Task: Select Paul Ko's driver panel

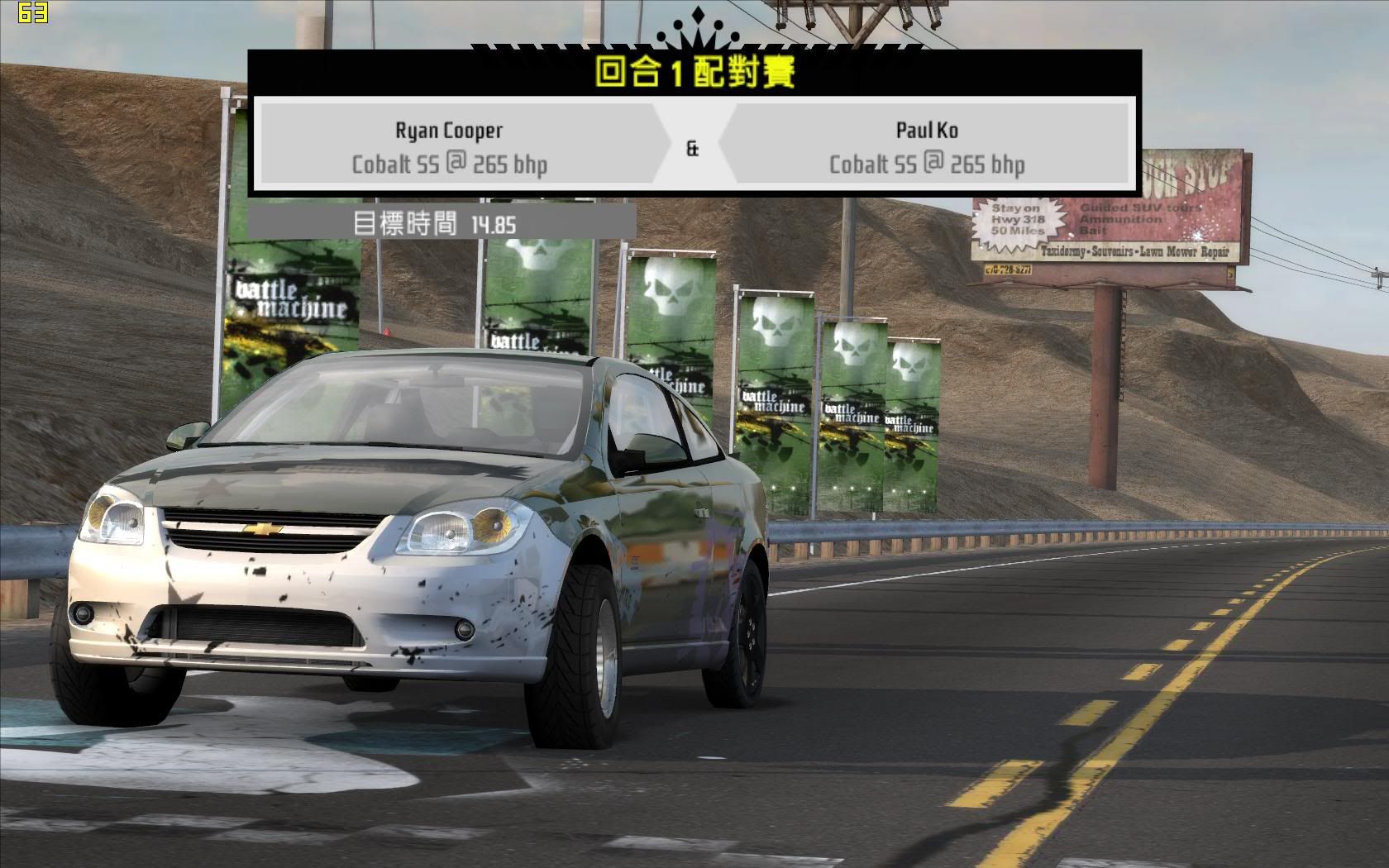Action: pos(927,146)
